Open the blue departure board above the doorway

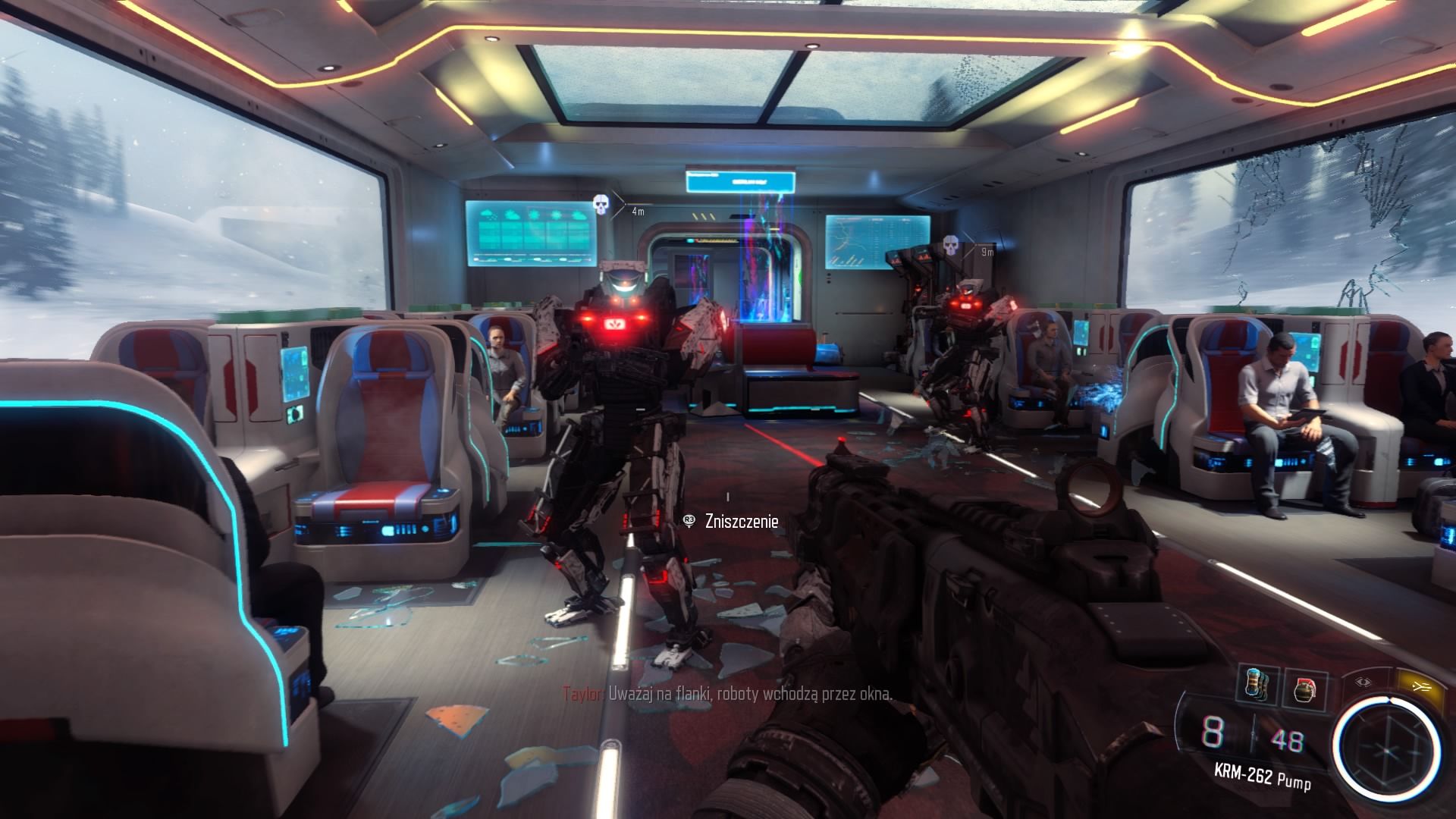point(739,182)
